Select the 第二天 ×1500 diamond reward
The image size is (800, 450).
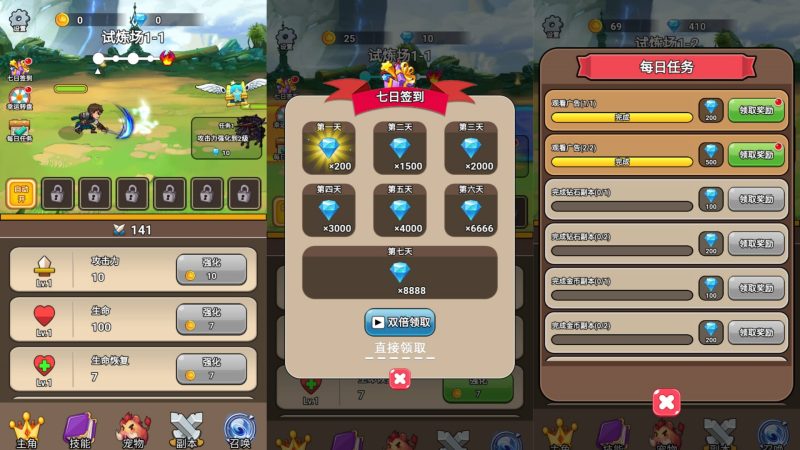point(399,148)
